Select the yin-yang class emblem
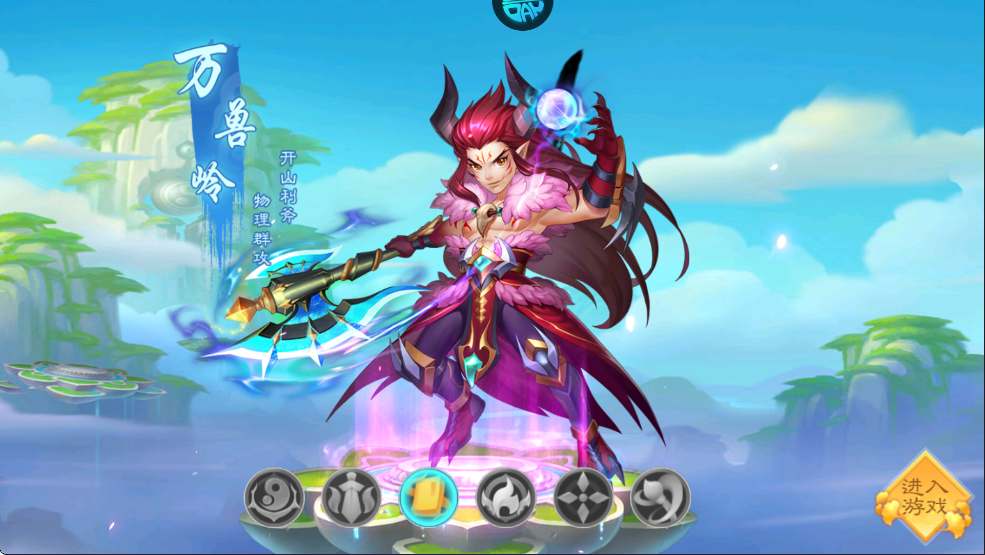 [274, 497]
